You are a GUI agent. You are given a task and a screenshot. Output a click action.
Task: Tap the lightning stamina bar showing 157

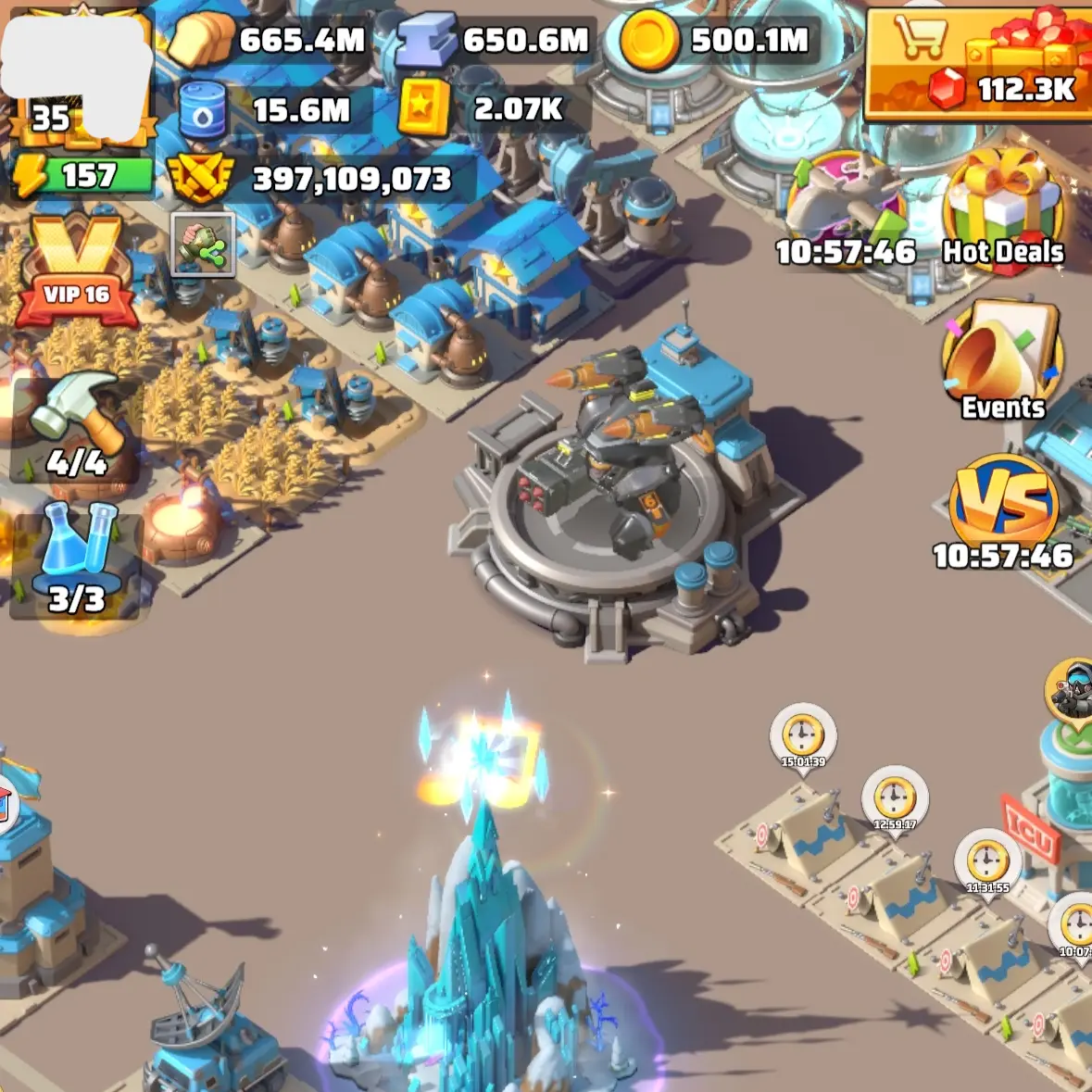click(x=82, y=175)
